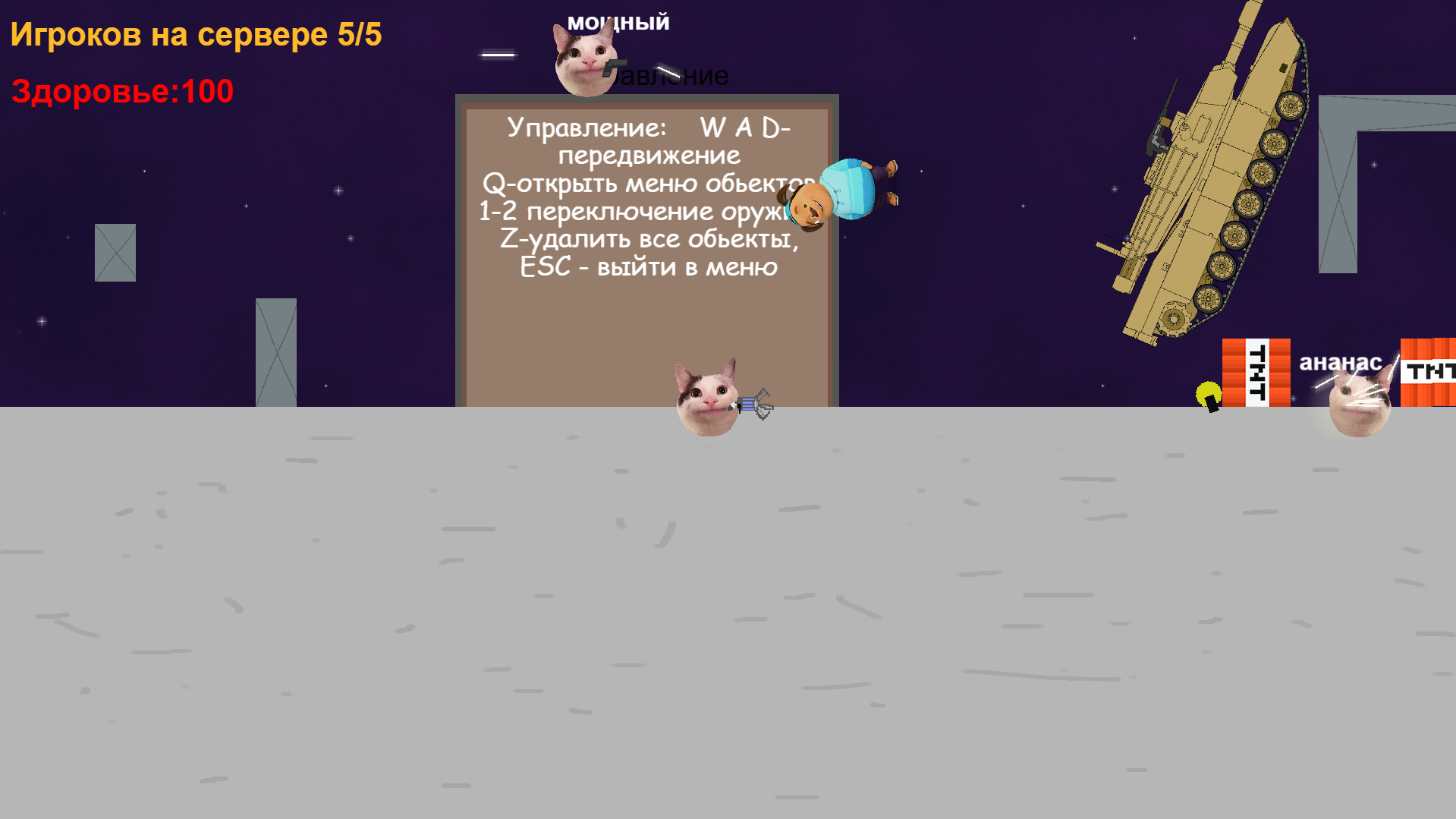1456x819 pixels.
Task: Click the Здоровье:100 health indicator
Action: (x=121, y=91)
